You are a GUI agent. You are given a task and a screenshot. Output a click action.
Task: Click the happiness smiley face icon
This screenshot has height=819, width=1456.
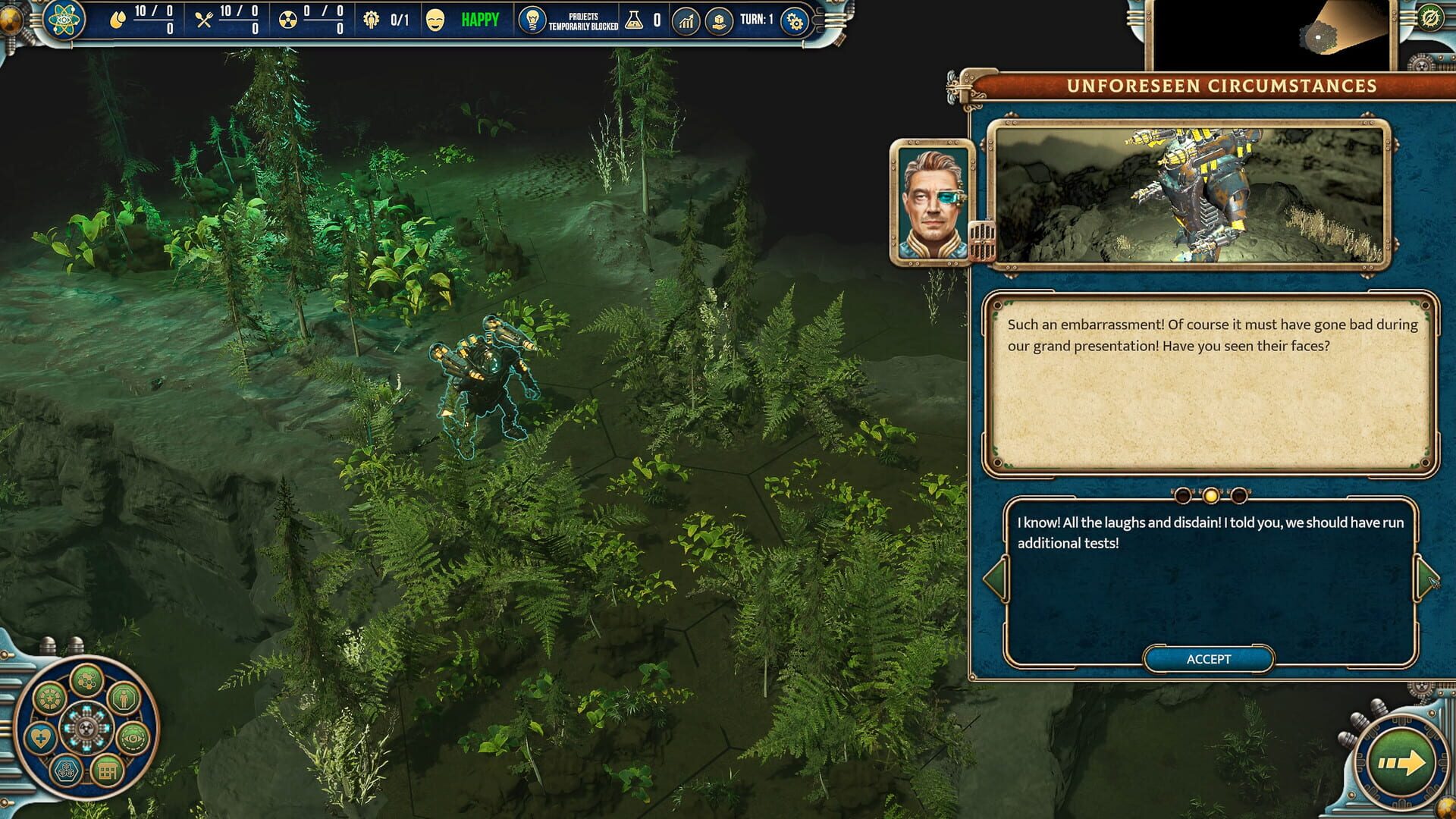tap(435, 20)
